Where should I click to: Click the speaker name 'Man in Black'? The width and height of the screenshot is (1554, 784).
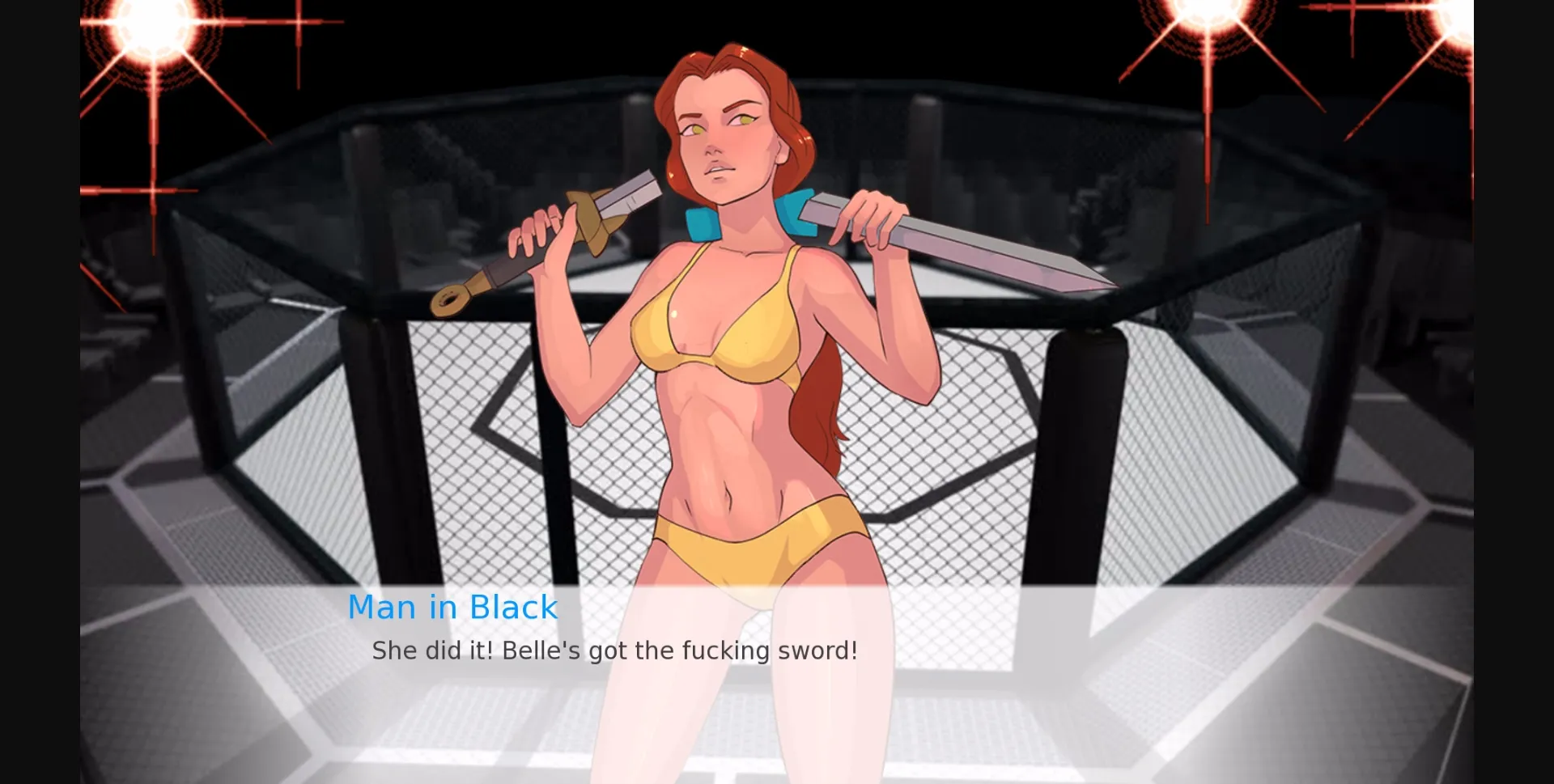(x=452, y=607)
